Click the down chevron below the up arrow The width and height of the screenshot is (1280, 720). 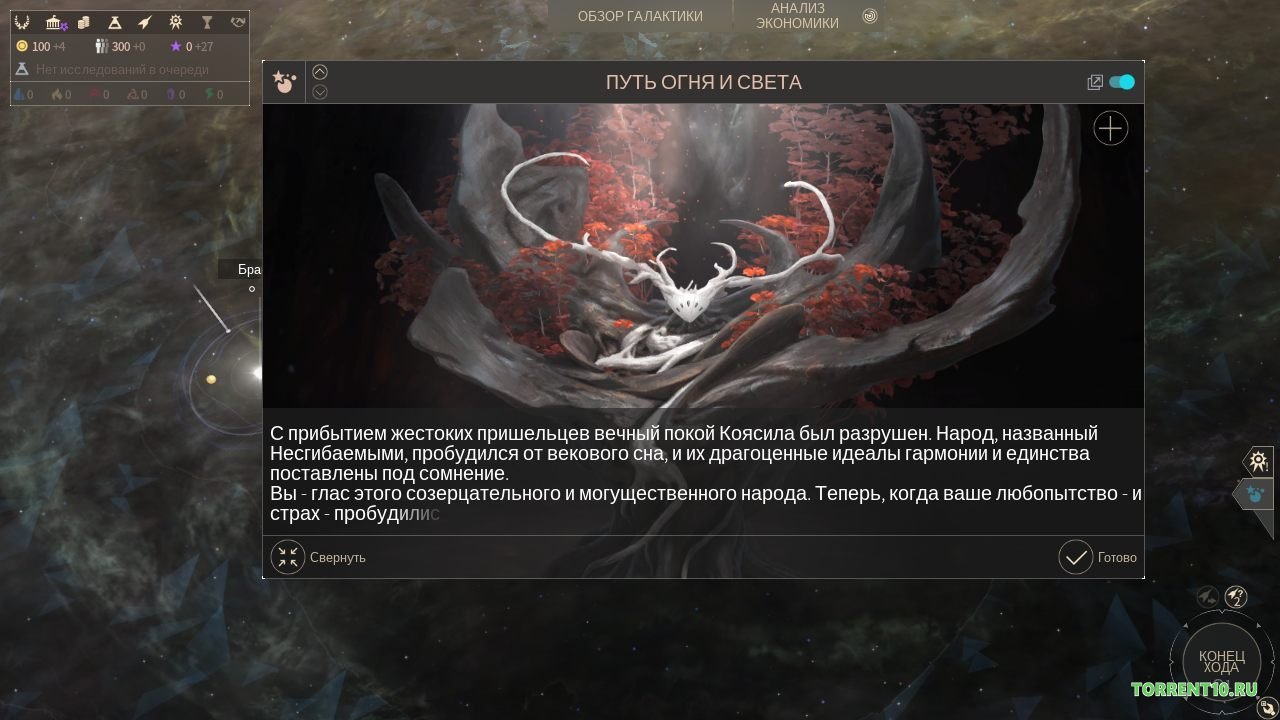[x=320, y=92]
